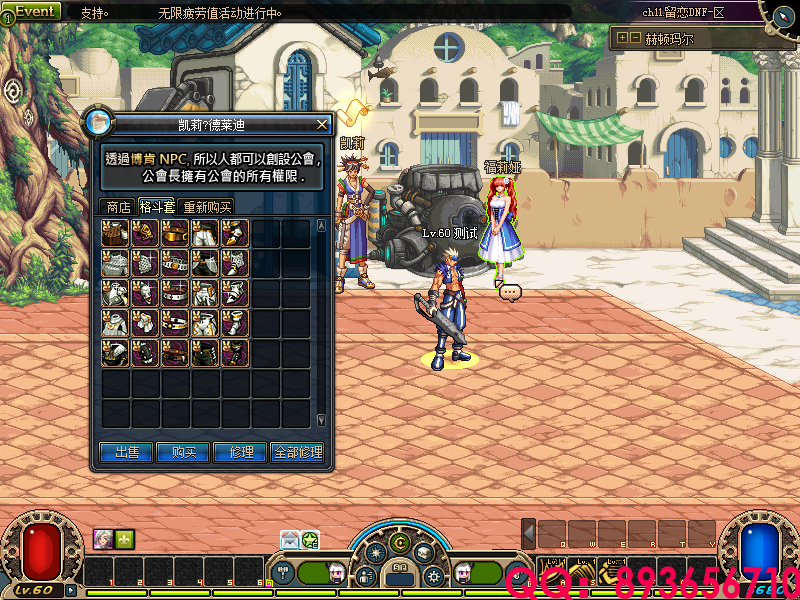Screen dimensions: 800x600
Task: Switch to the 商店 tab
Action: (x=119, y=207)
